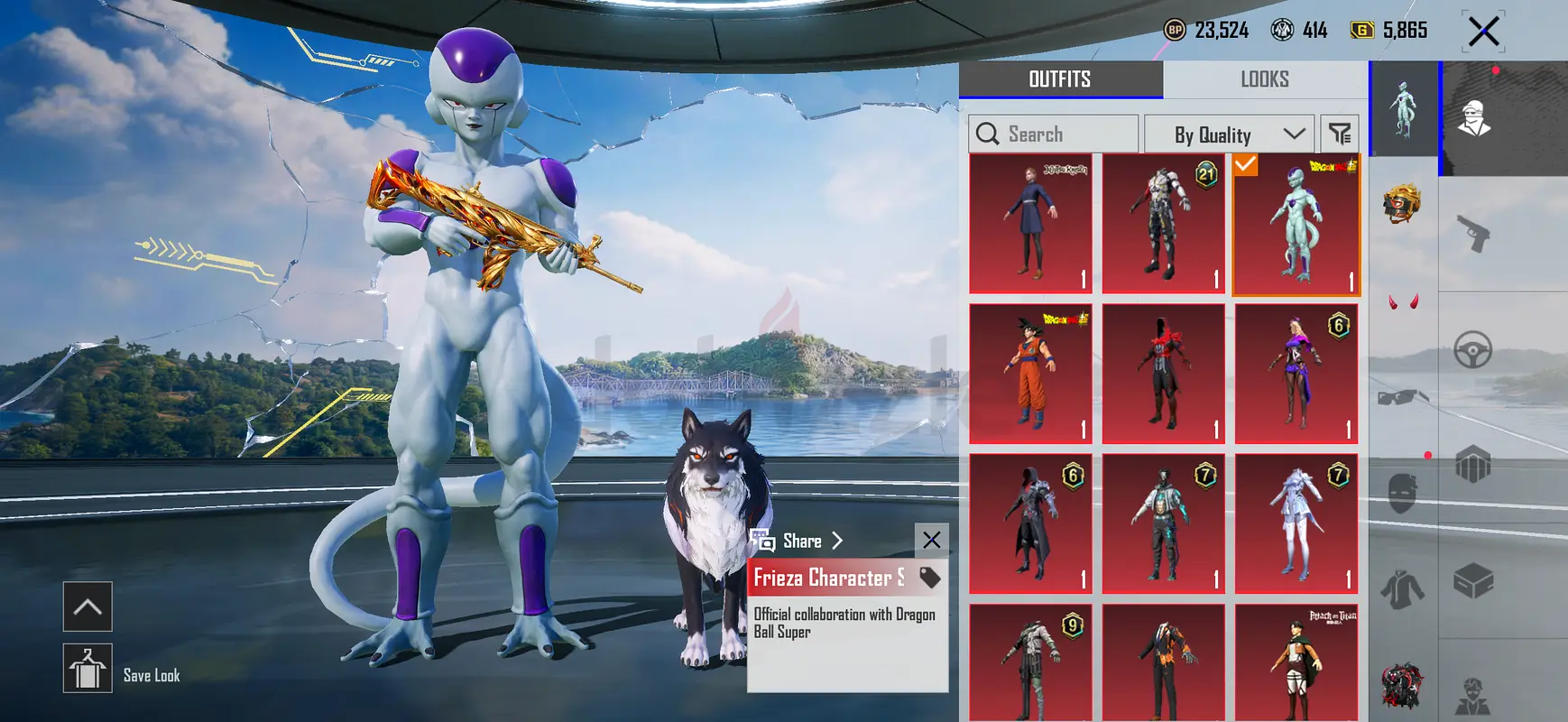Open the red horns headwear category

pos(1402,301)
